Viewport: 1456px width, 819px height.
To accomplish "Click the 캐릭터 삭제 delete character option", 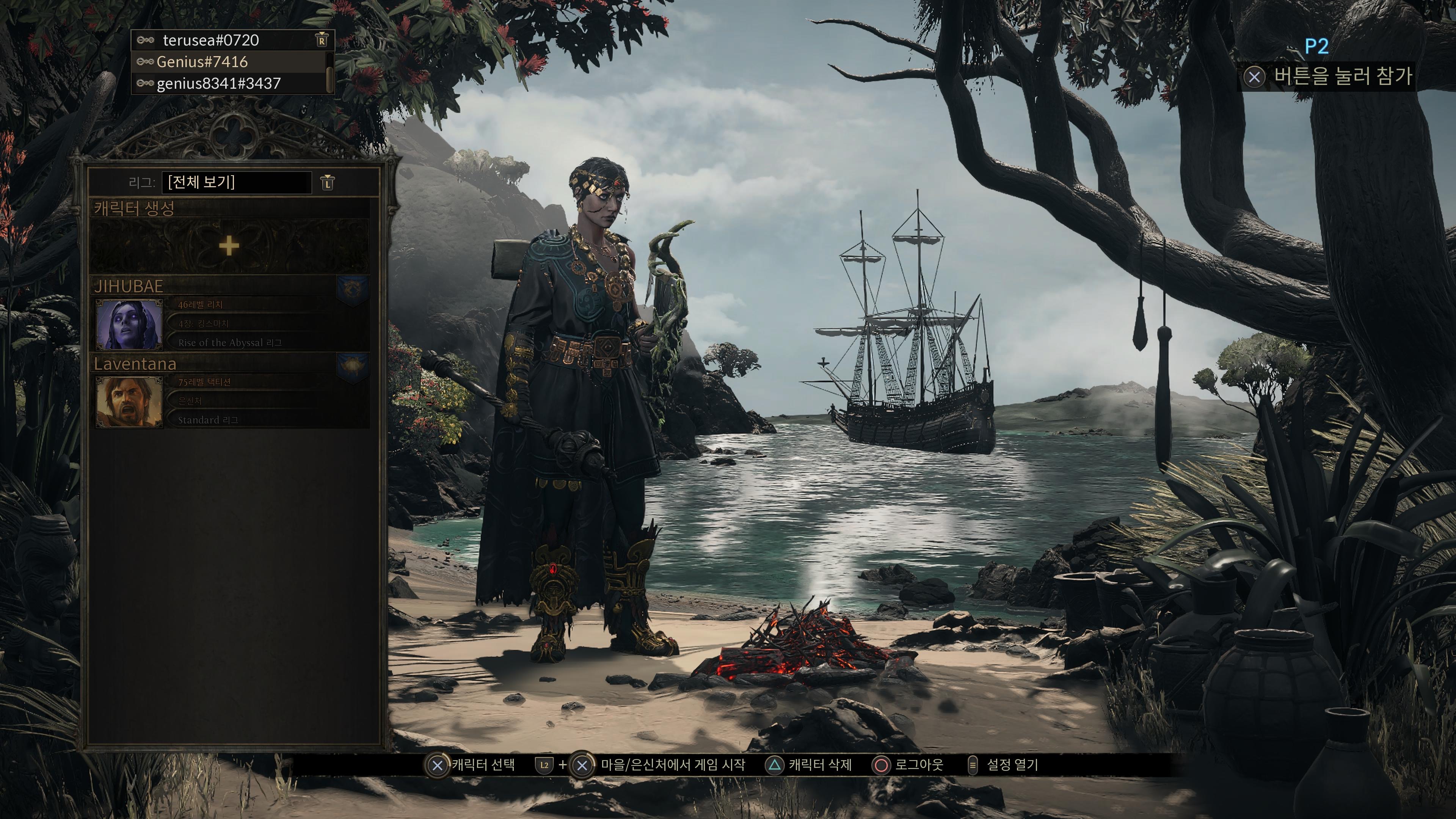I will 819,765.
